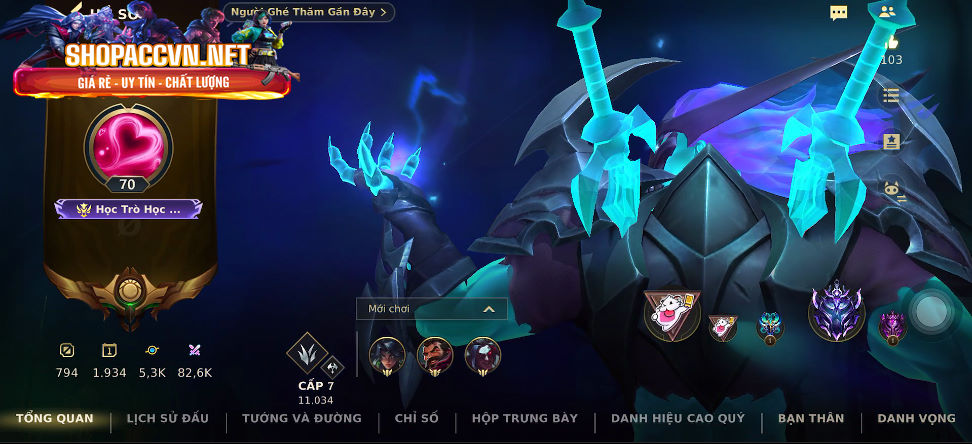Image resolution: width=972 pixels, height=444 pixels.
Task: Switch to the Lịch Sử Đấu tab
Action: (x=168, y=418)
